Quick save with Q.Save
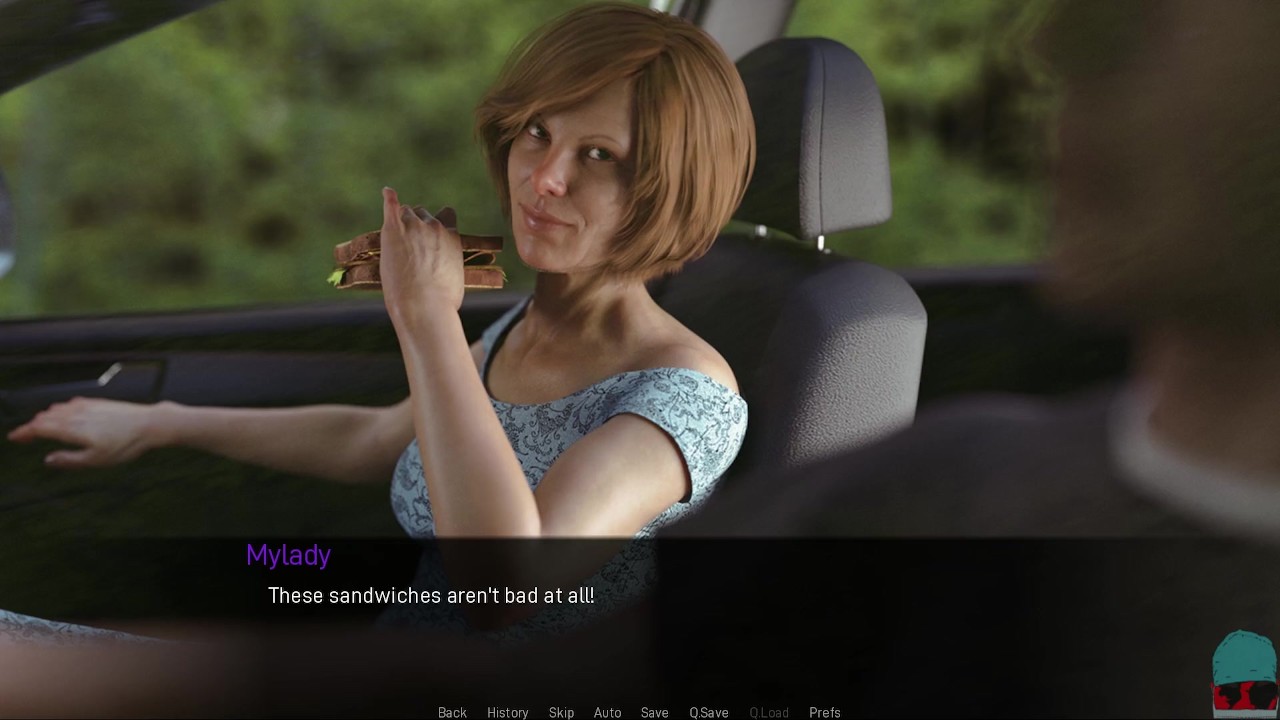This screenshot has height=720, width=1280. tap(708, 712)
